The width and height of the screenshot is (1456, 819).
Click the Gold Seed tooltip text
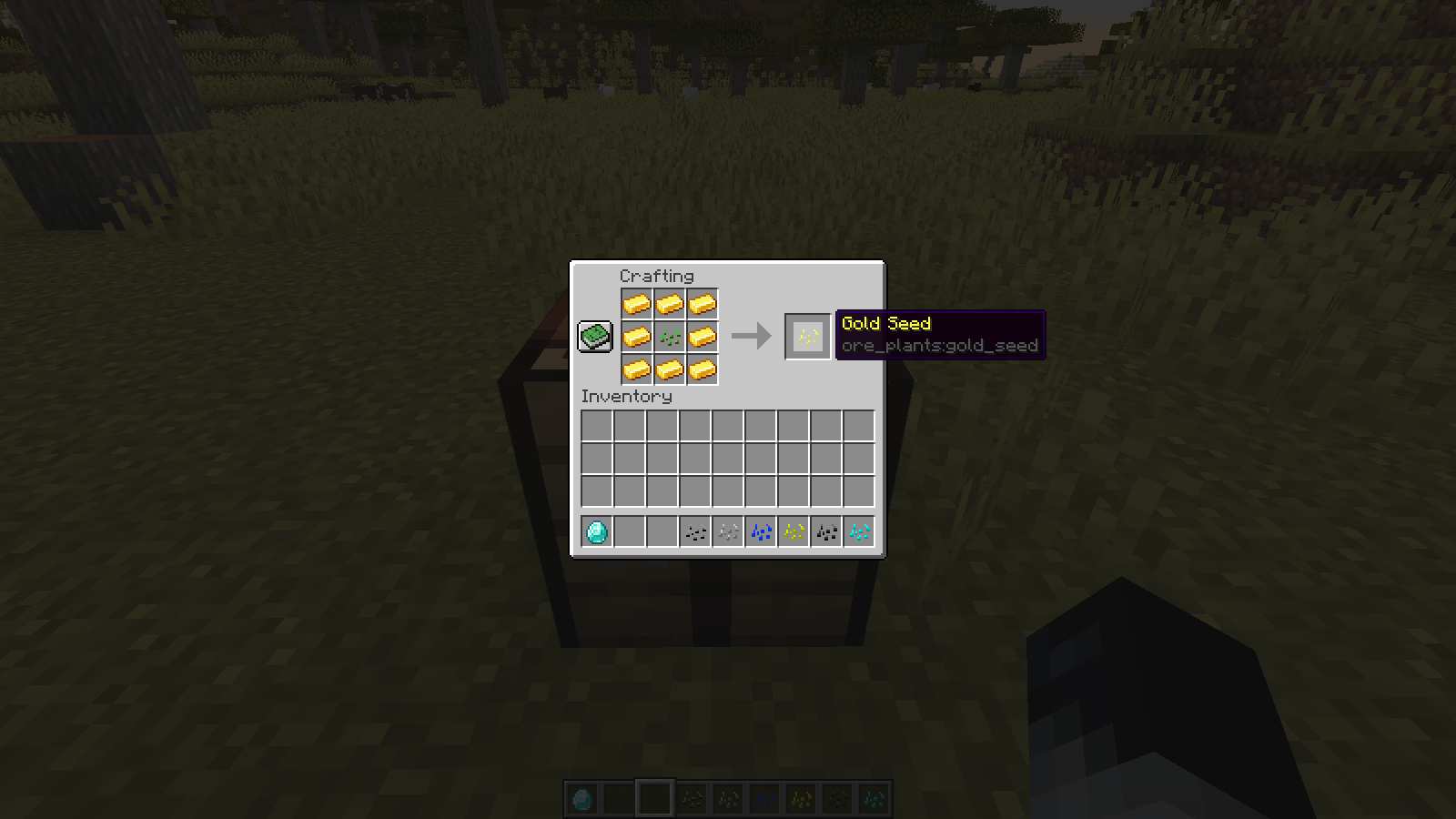[x=885, y=324]
